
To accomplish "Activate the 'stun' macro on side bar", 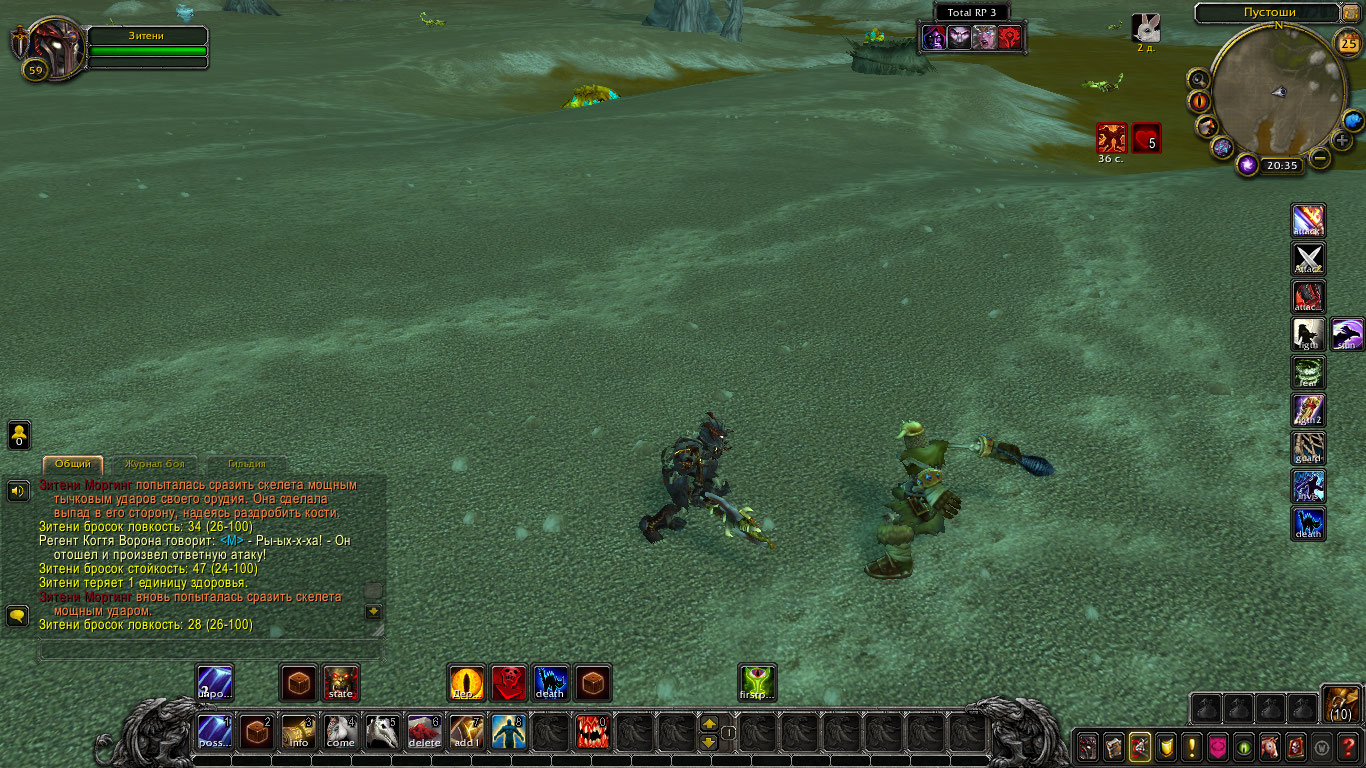I will point(1347,335).
